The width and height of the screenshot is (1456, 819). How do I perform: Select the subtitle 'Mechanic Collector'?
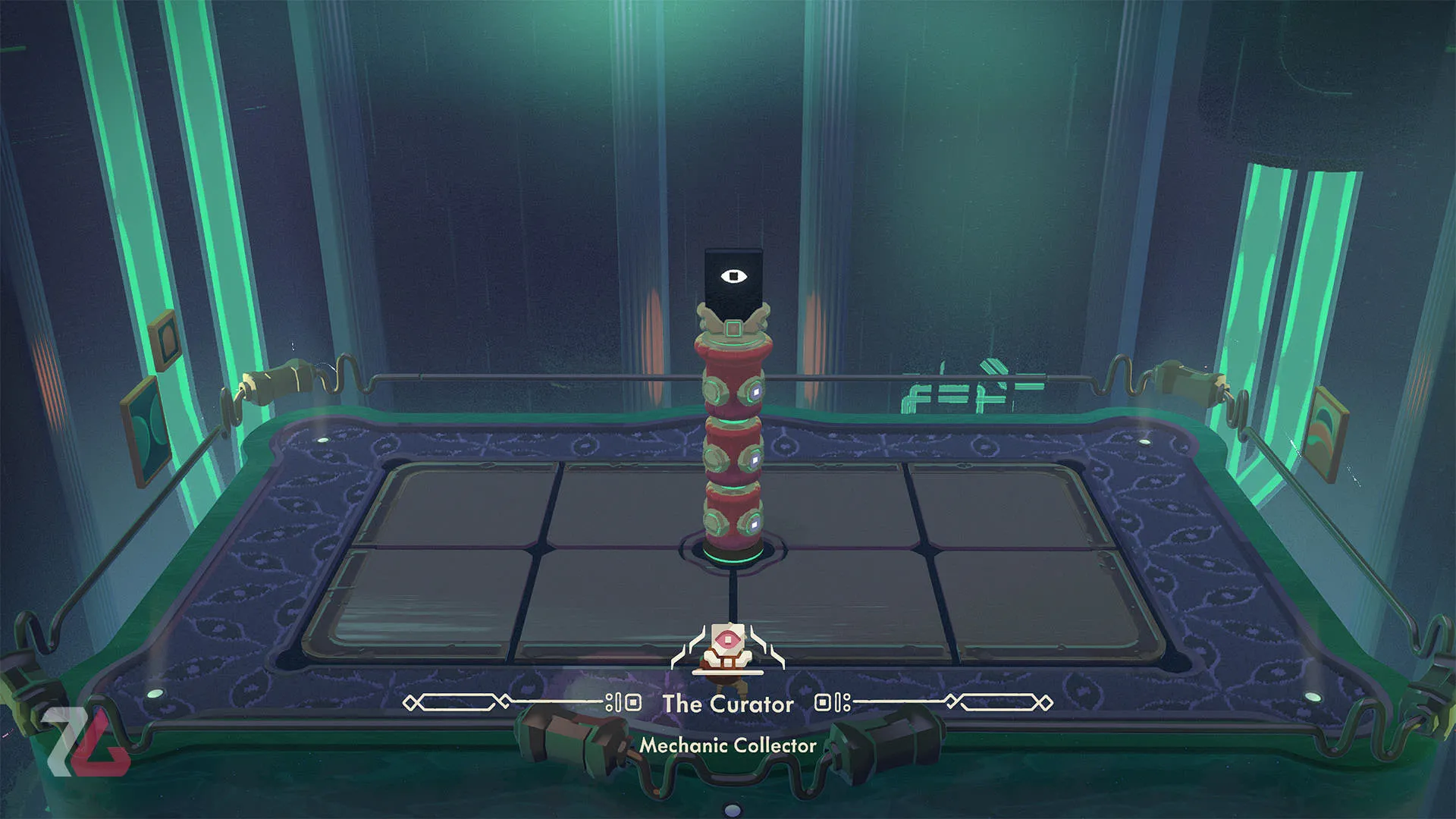coord(726,745)
